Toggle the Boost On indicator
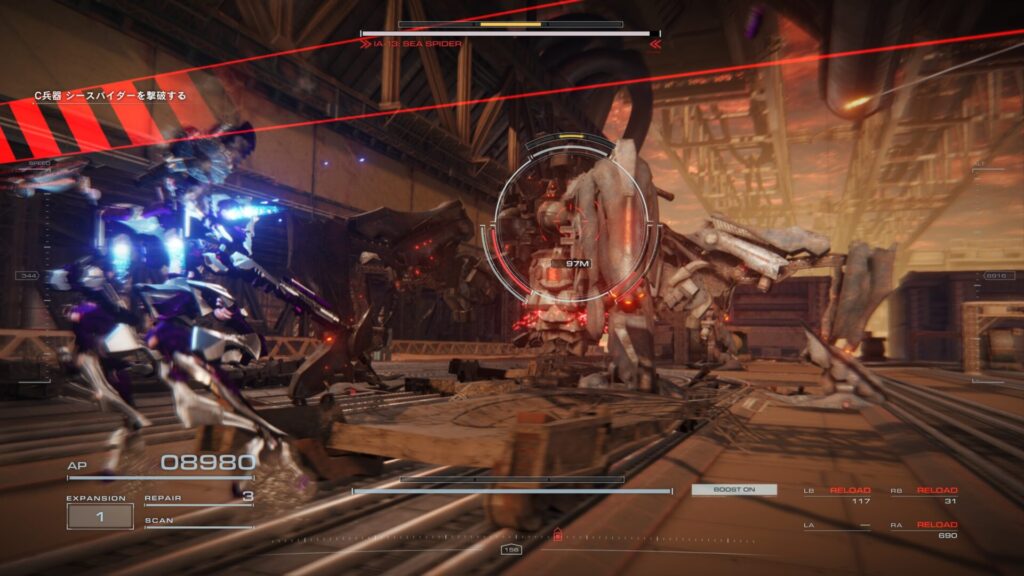Viewport: 1024px width, 576px height. click(733, 490)
